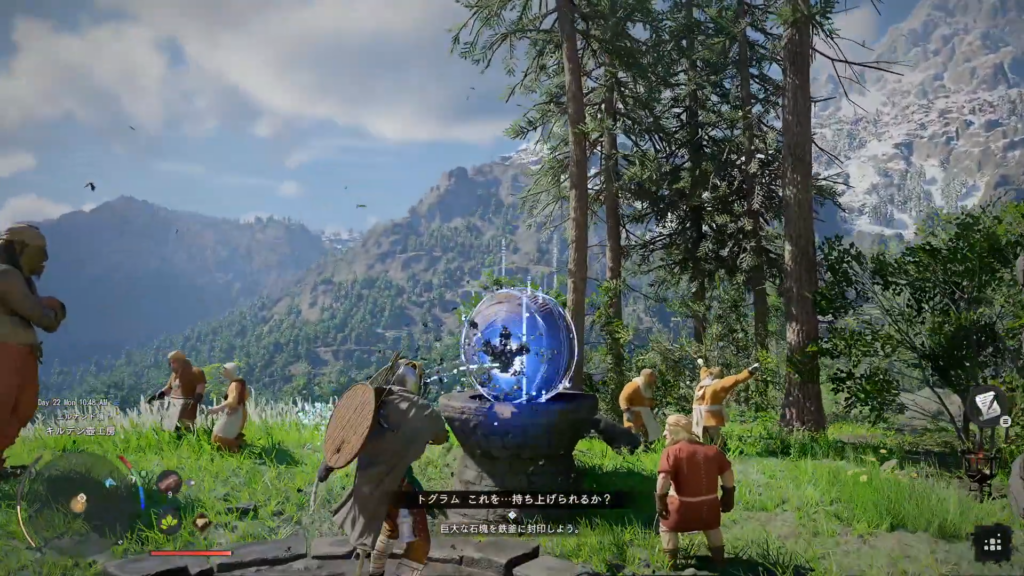The height and width of the screenshot is (576, 1024).
Task: Select the meat food quick slot
Action: 168,482
